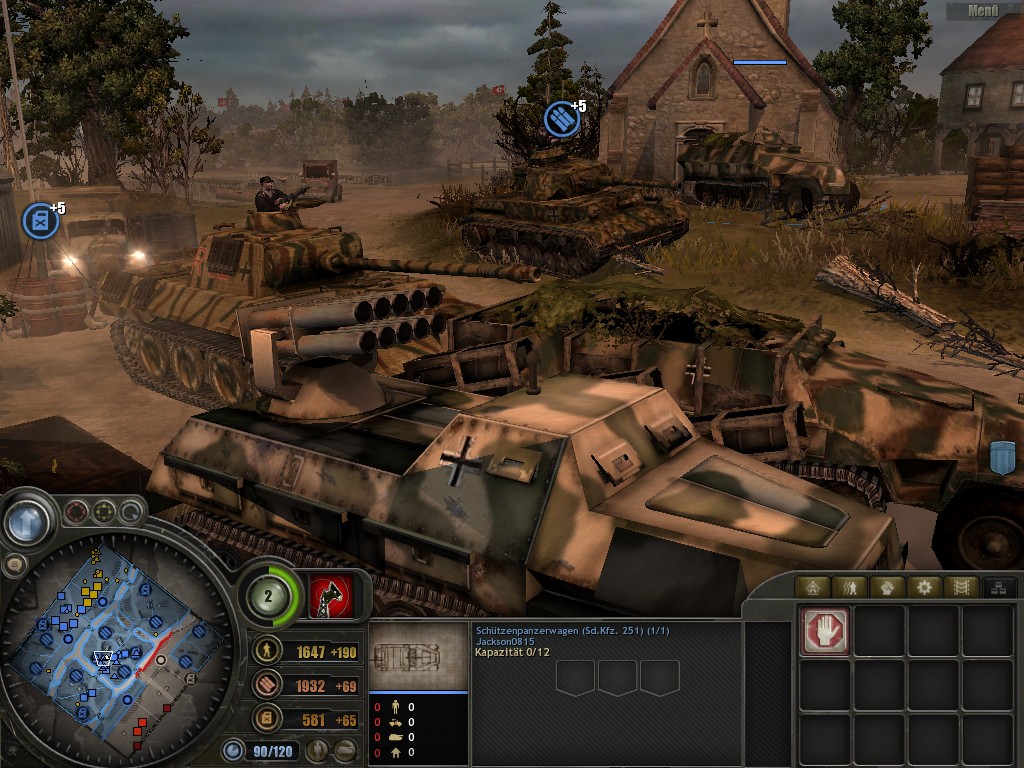
Task: Toggle the yellow four-arrow minimap button
Action: pyautogui.click(x=103, y=513)
